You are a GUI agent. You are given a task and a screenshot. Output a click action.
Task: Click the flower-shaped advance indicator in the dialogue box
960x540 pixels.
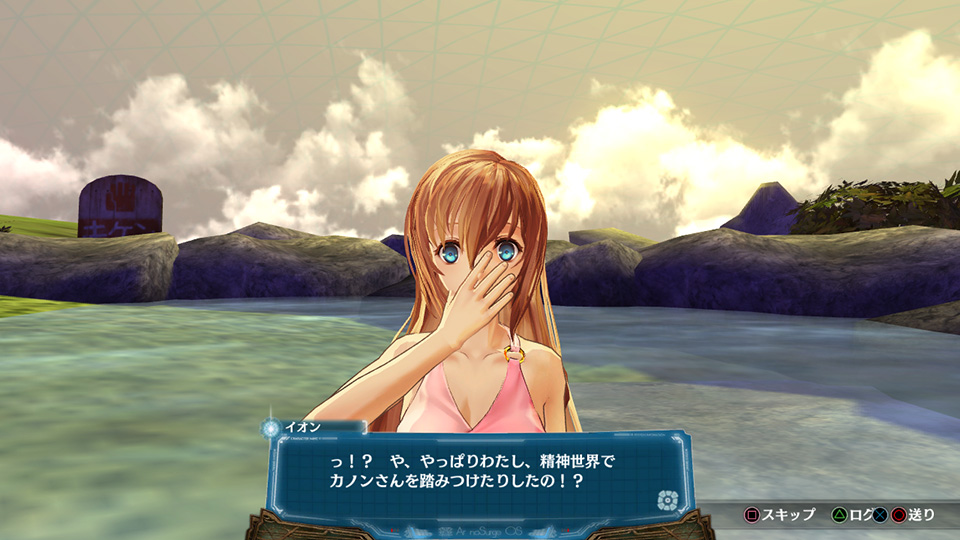point(665,500)
